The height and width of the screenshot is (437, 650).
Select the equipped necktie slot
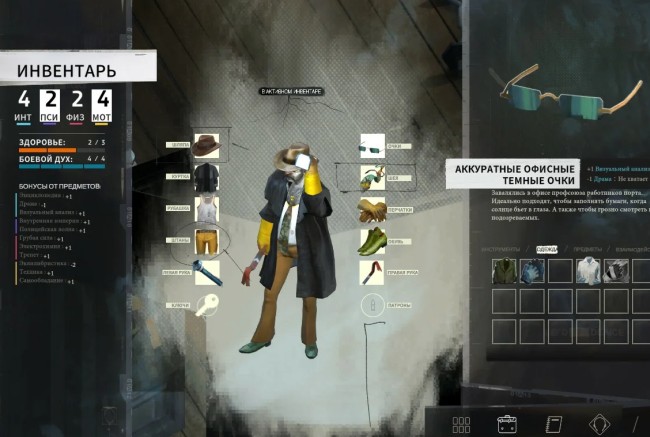373,179
